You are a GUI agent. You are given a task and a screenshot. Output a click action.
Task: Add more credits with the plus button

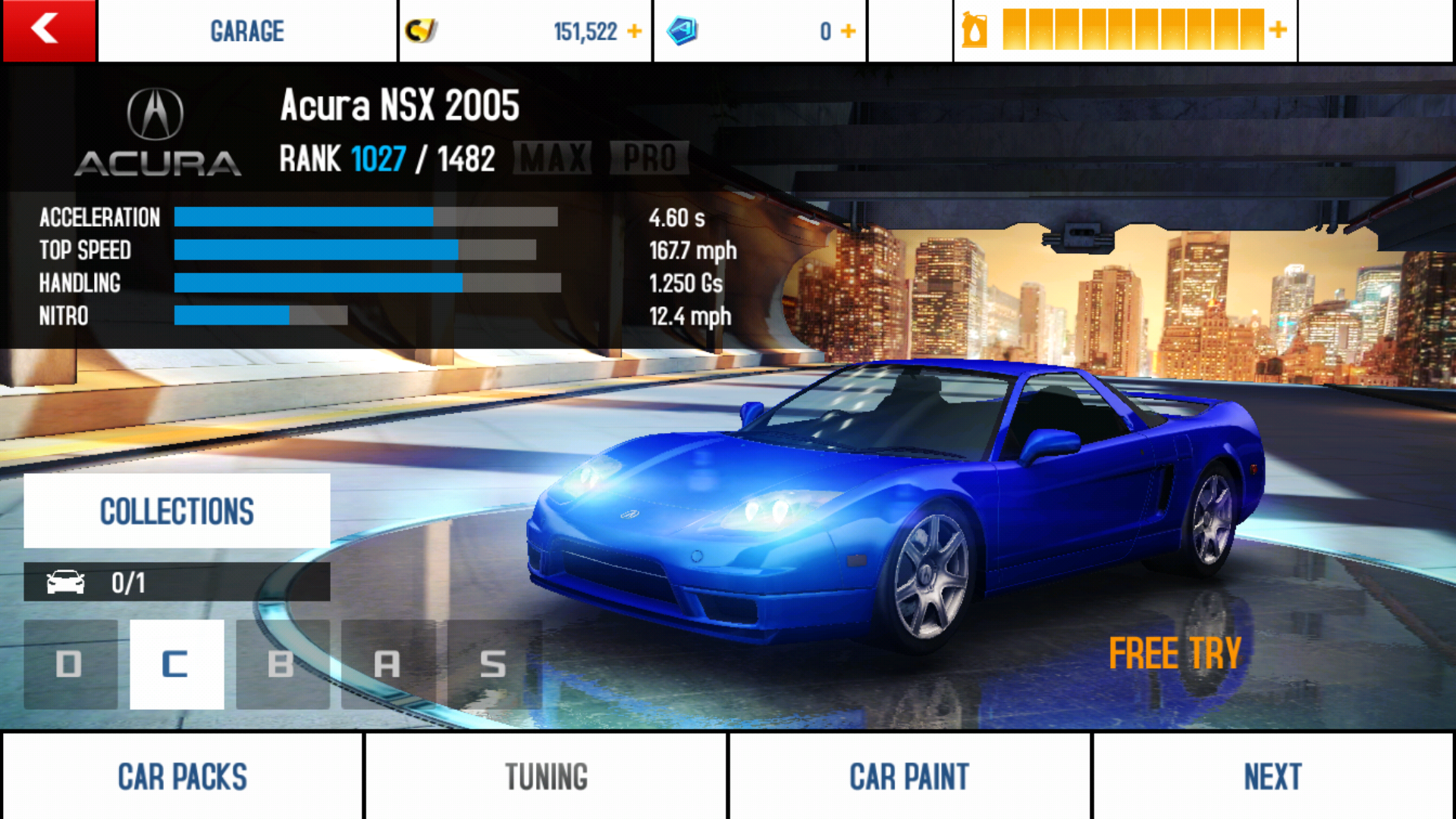click(635, 31)
